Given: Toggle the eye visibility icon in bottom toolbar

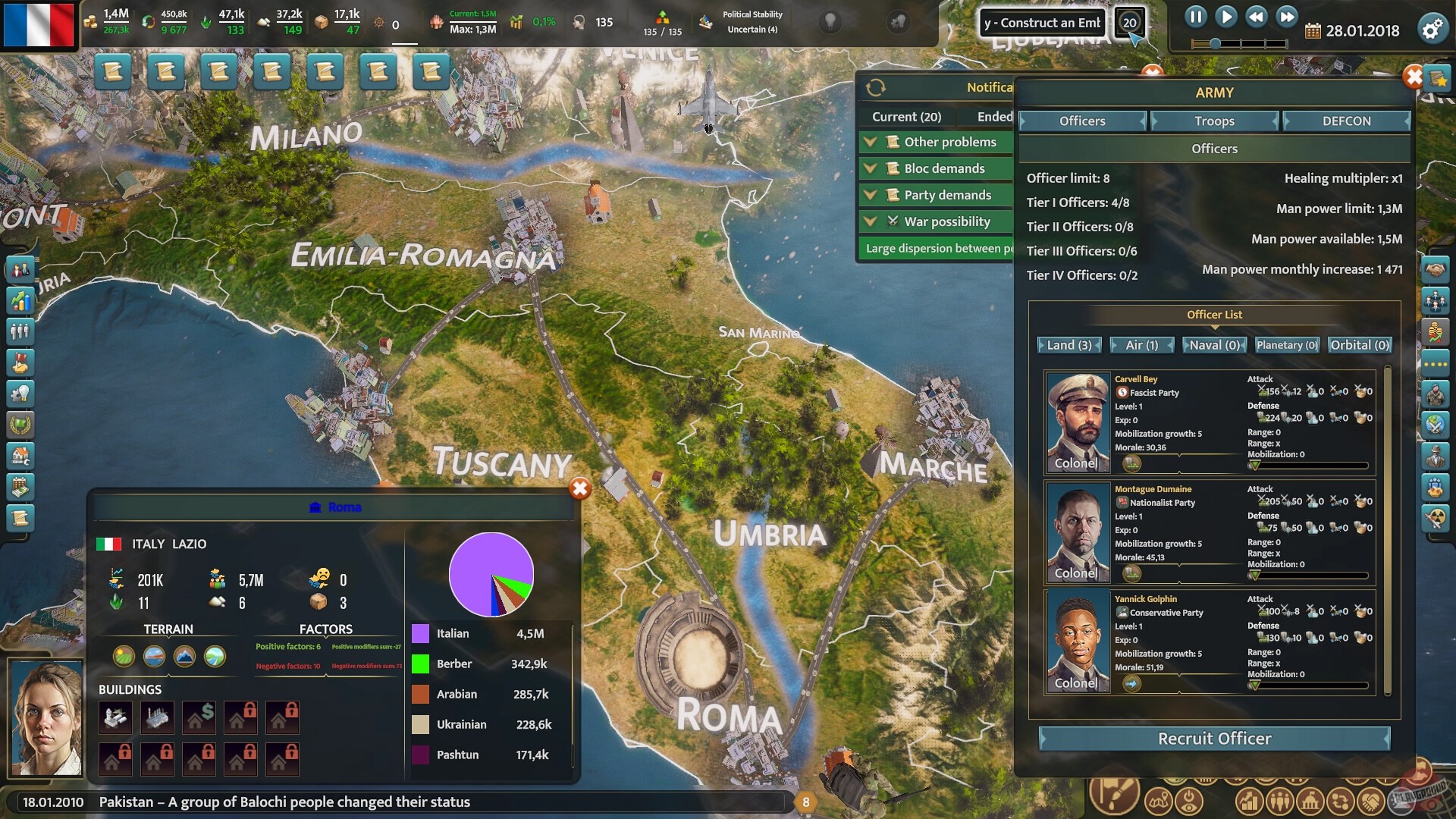Looking at the screenshot, I should (1188, 799).
